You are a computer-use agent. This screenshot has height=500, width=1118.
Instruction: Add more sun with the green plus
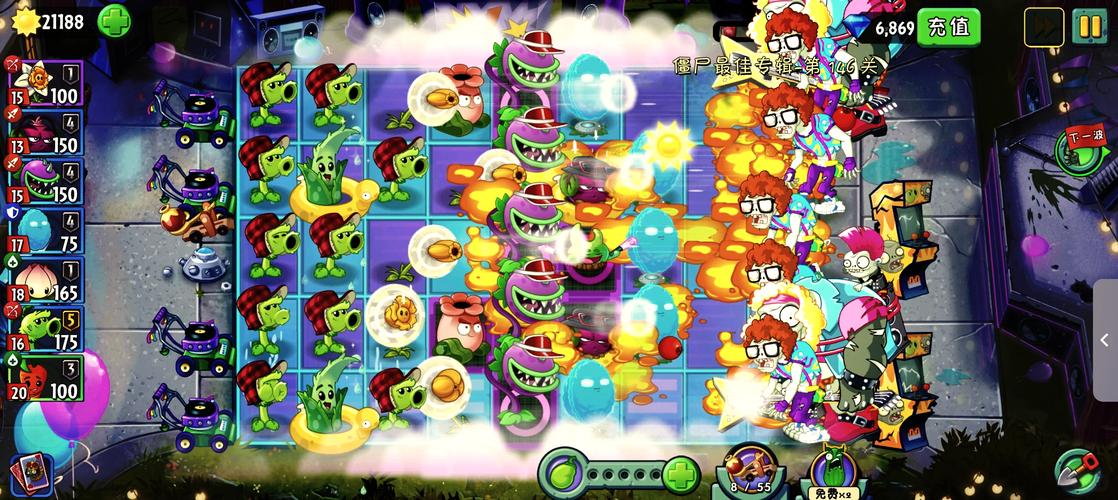(x=113, y=19)
